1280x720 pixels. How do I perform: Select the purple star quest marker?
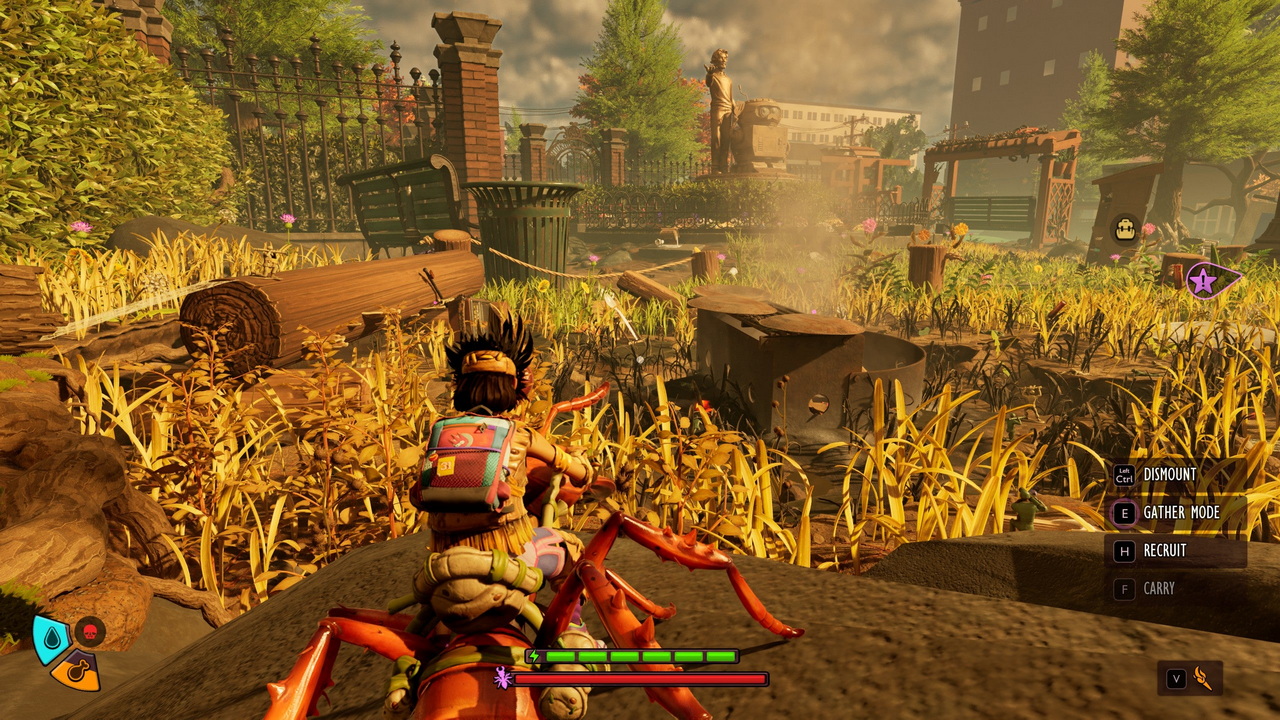(x=1203, y=281)
